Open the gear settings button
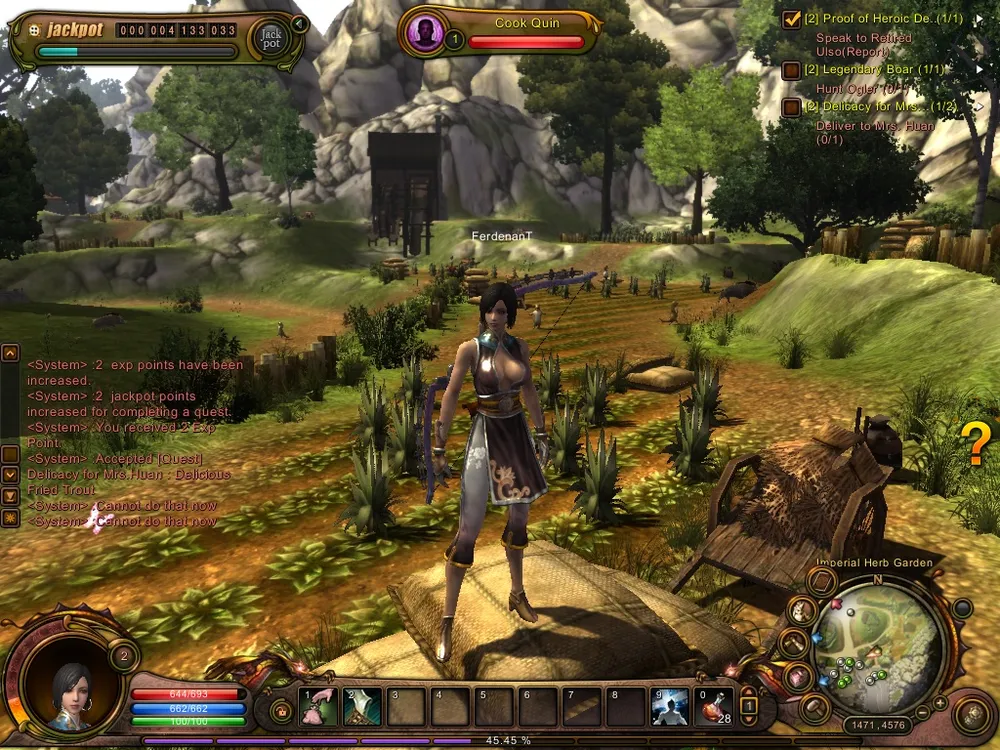This screenshot has height=750, width=1000. coord(972,713)
